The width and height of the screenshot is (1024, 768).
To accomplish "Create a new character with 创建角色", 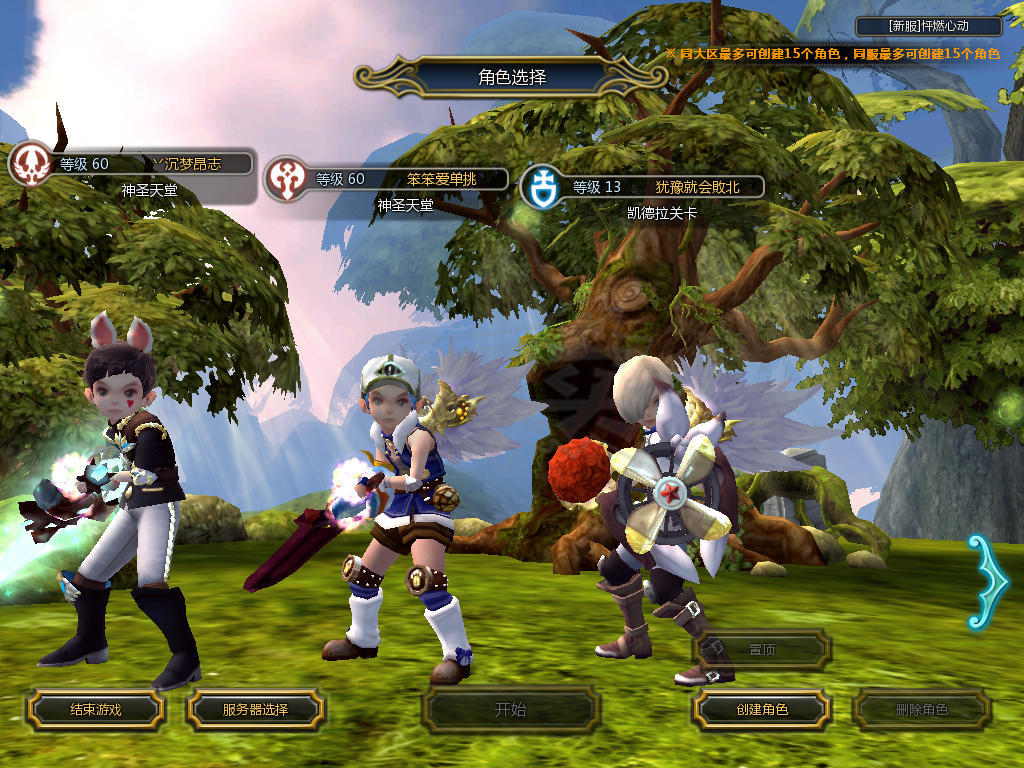I will coord(762,709).
